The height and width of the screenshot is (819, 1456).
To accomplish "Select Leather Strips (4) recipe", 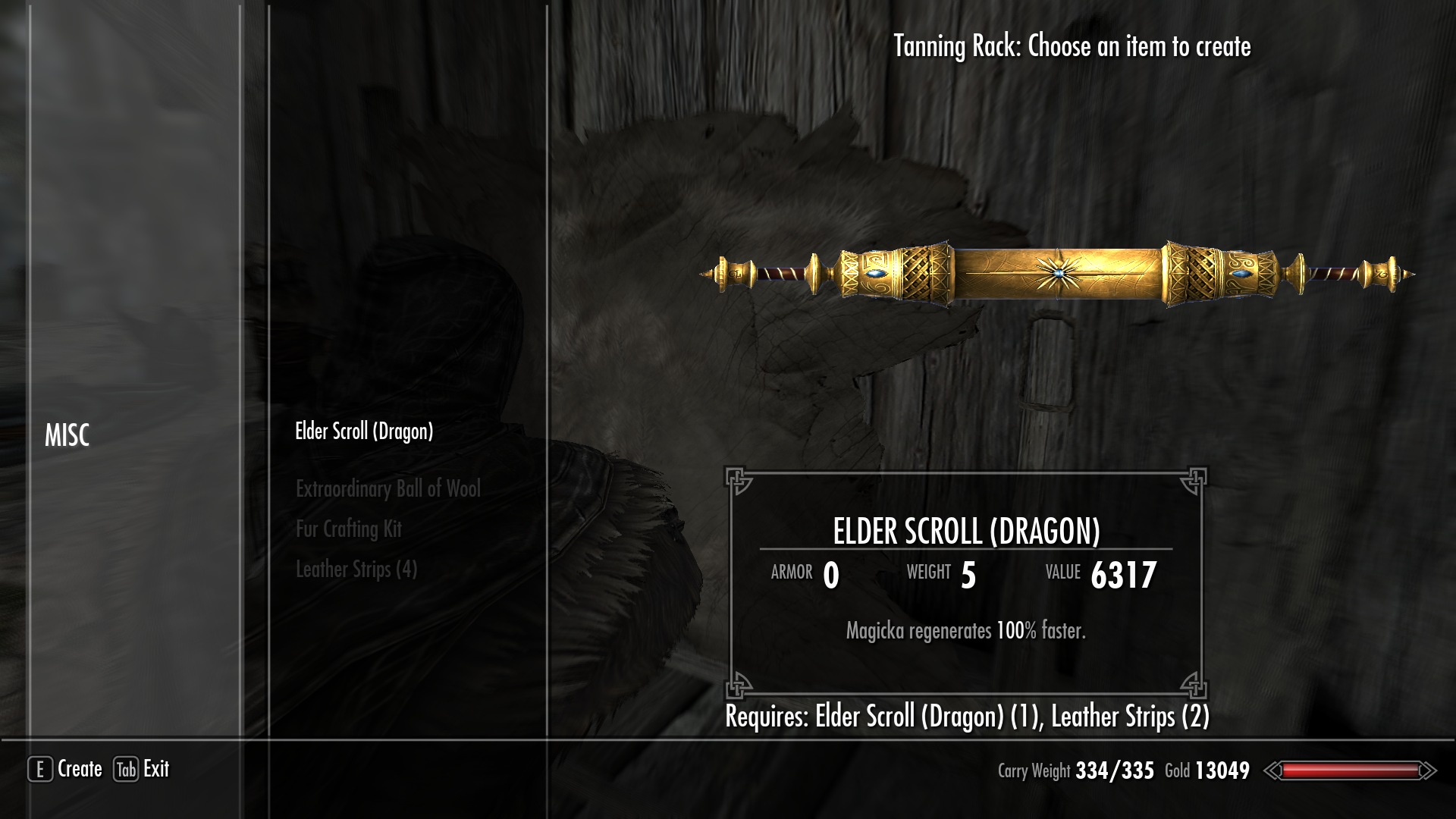I will (356, 570).
